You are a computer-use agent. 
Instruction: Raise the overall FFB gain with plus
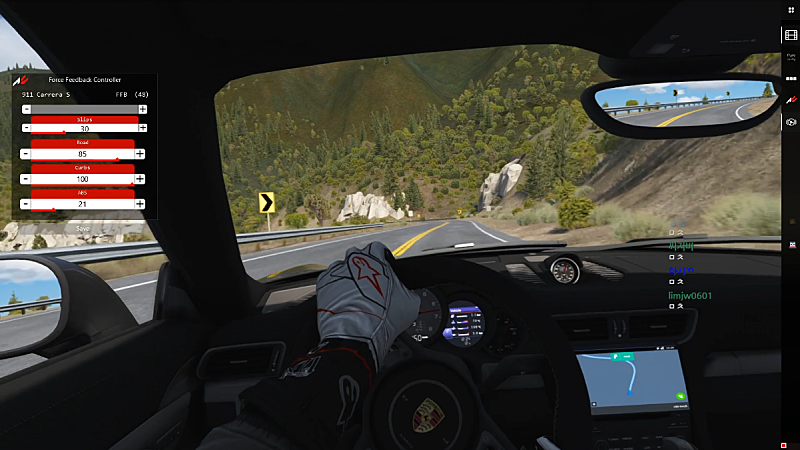pos(142,108)
